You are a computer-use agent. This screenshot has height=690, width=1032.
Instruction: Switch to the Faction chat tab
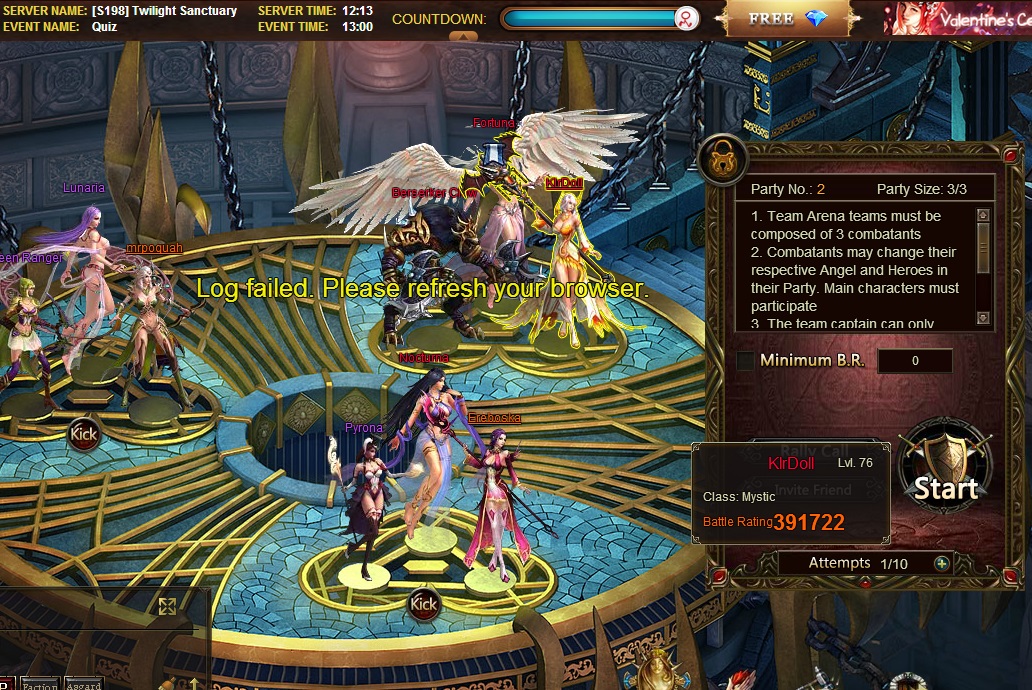(40, 685)
